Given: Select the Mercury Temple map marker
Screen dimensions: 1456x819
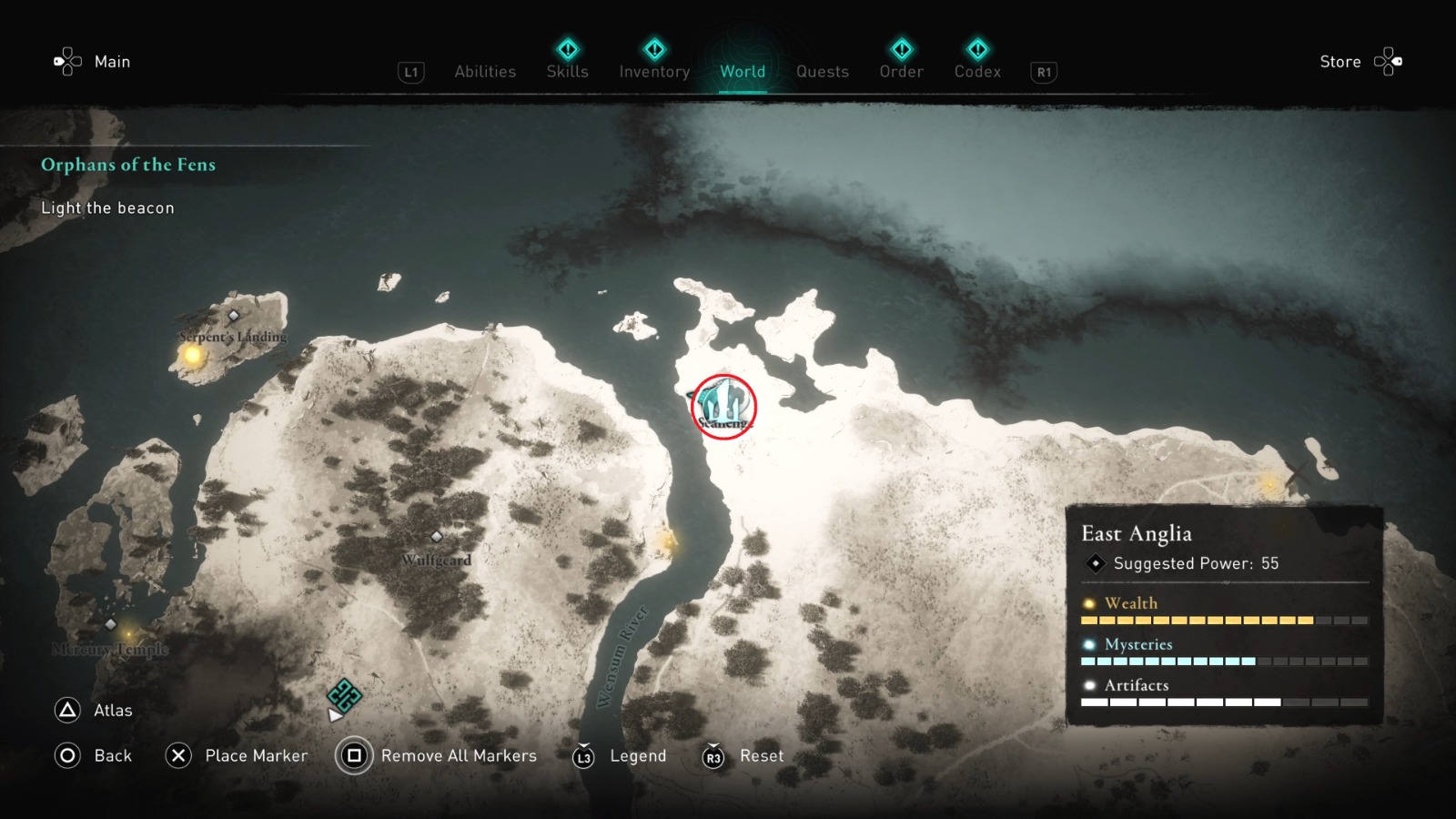Looking at the screenshot, I should pos(109,624).
